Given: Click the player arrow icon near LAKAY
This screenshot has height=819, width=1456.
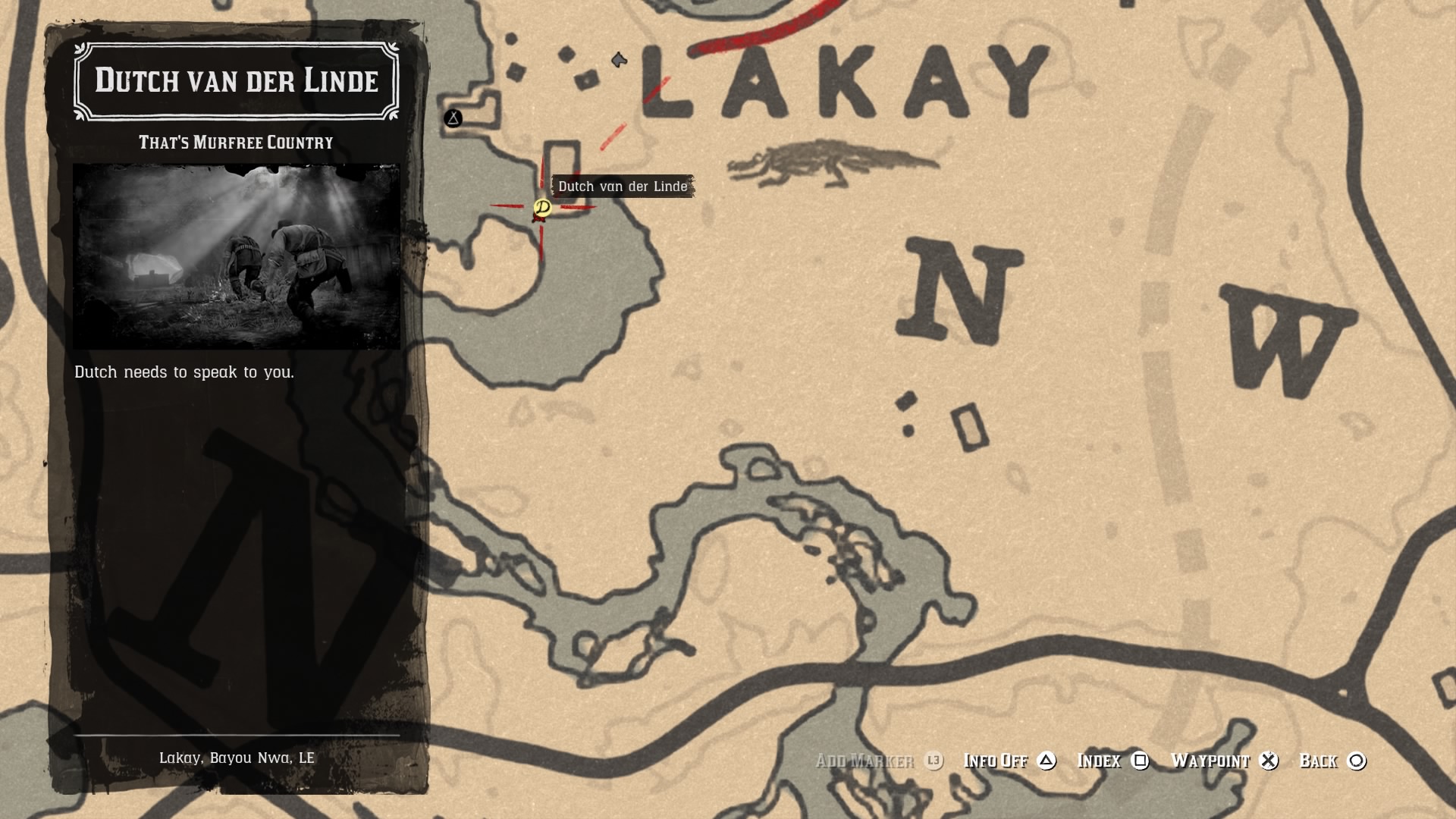Looking at the screenshot, I should [619, 58].
